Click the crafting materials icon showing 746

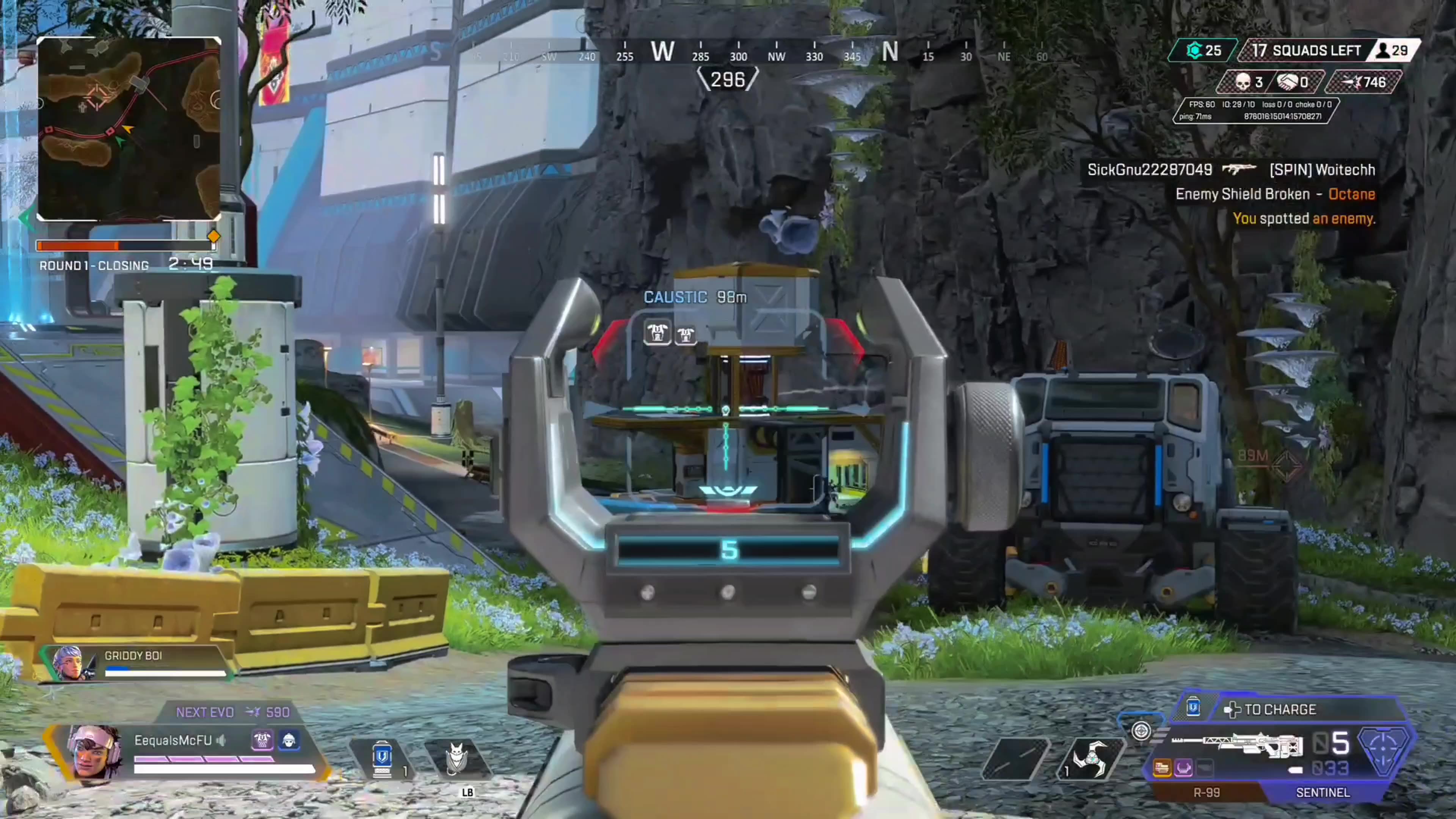click(x=1372, y=82)
